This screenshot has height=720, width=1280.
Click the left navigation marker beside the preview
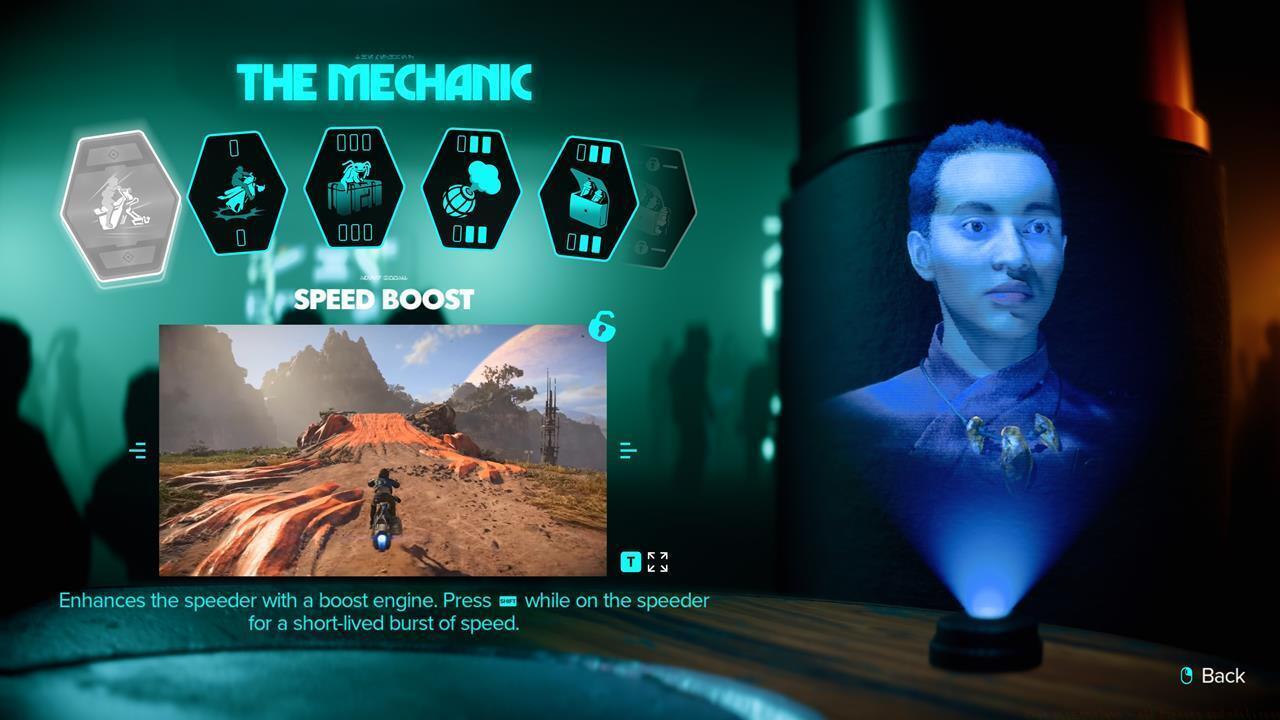pos(139,450)
